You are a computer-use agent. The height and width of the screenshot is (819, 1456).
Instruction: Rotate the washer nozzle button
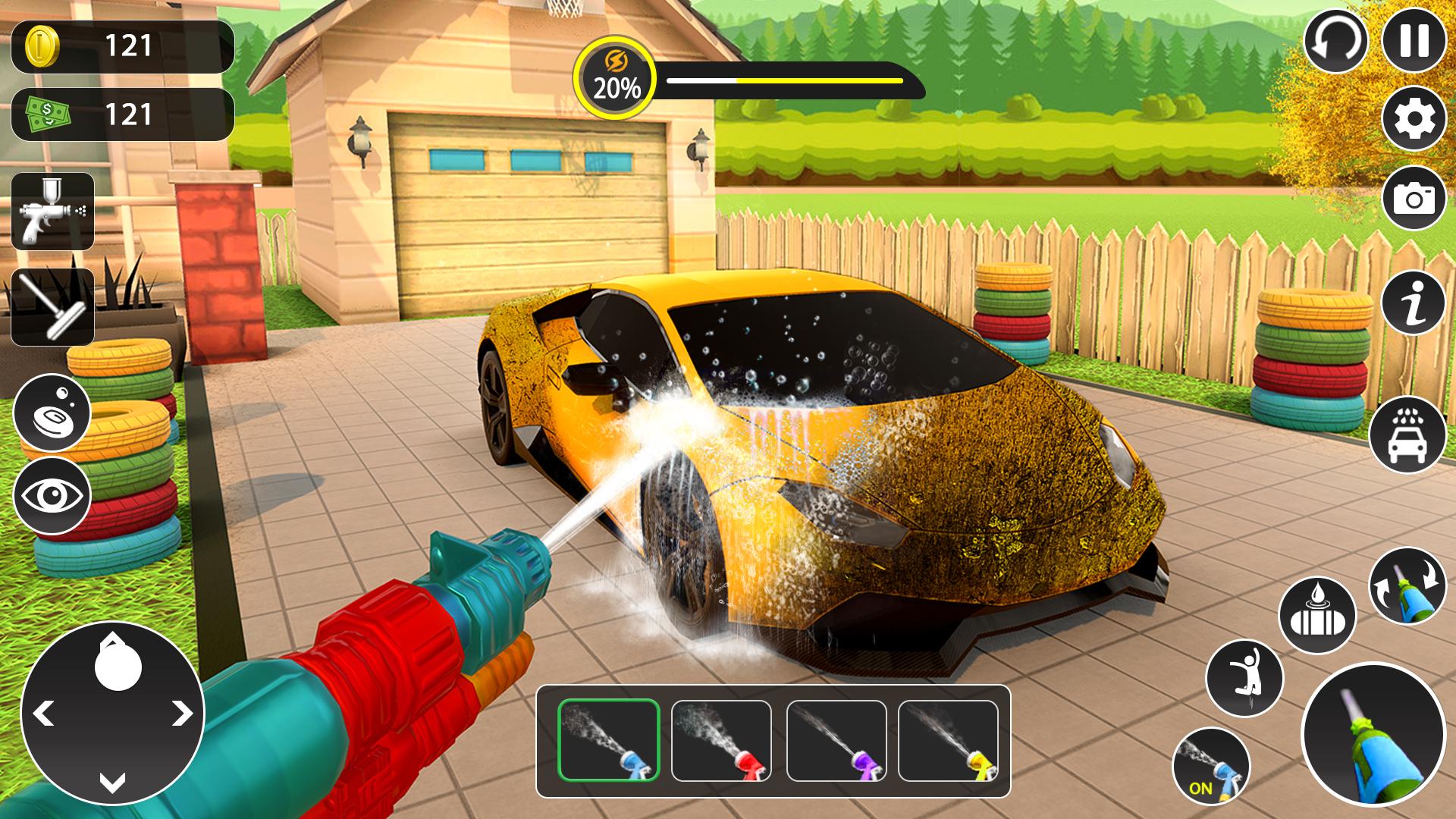click(1407, 585)
